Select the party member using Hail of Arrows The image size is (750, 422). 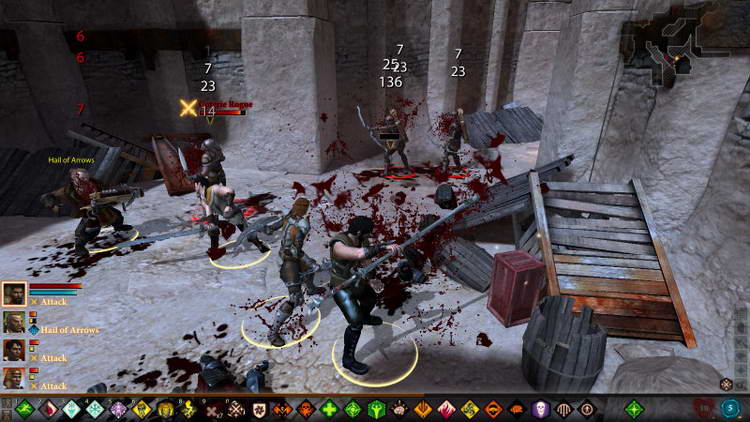pyautogui.click(x=14, y=322)
